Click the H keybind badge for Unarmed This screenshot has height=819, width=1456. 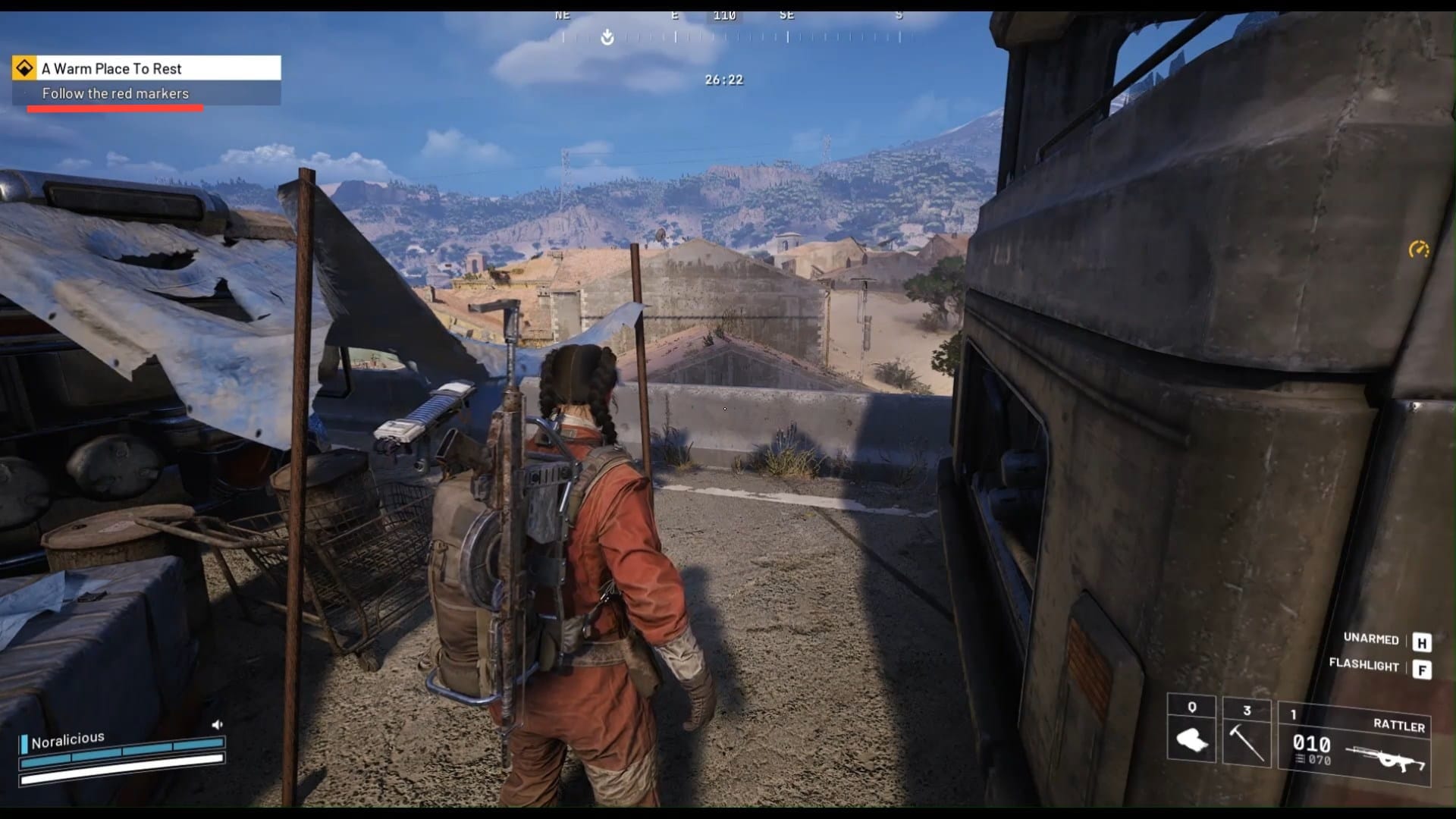[1420, 639]
